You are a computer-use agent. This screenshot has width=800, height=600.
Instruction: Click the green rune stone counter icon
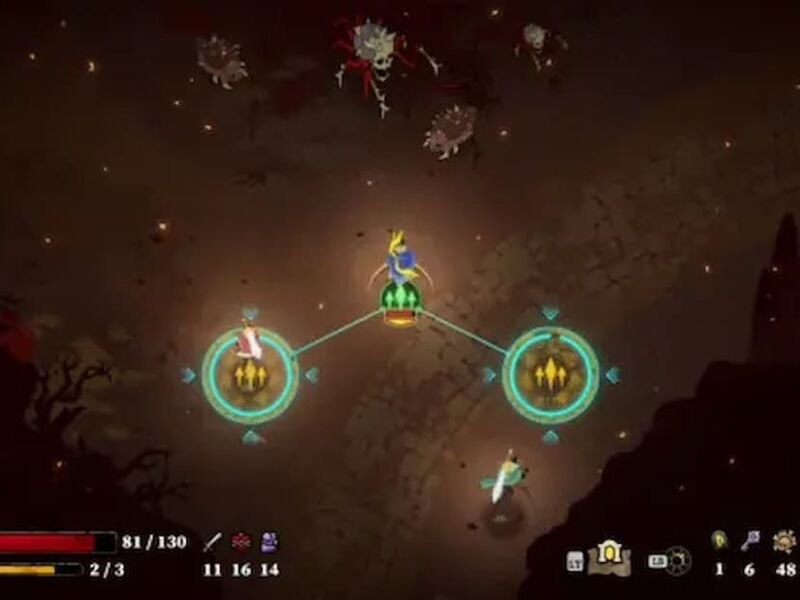pos(718,541)
